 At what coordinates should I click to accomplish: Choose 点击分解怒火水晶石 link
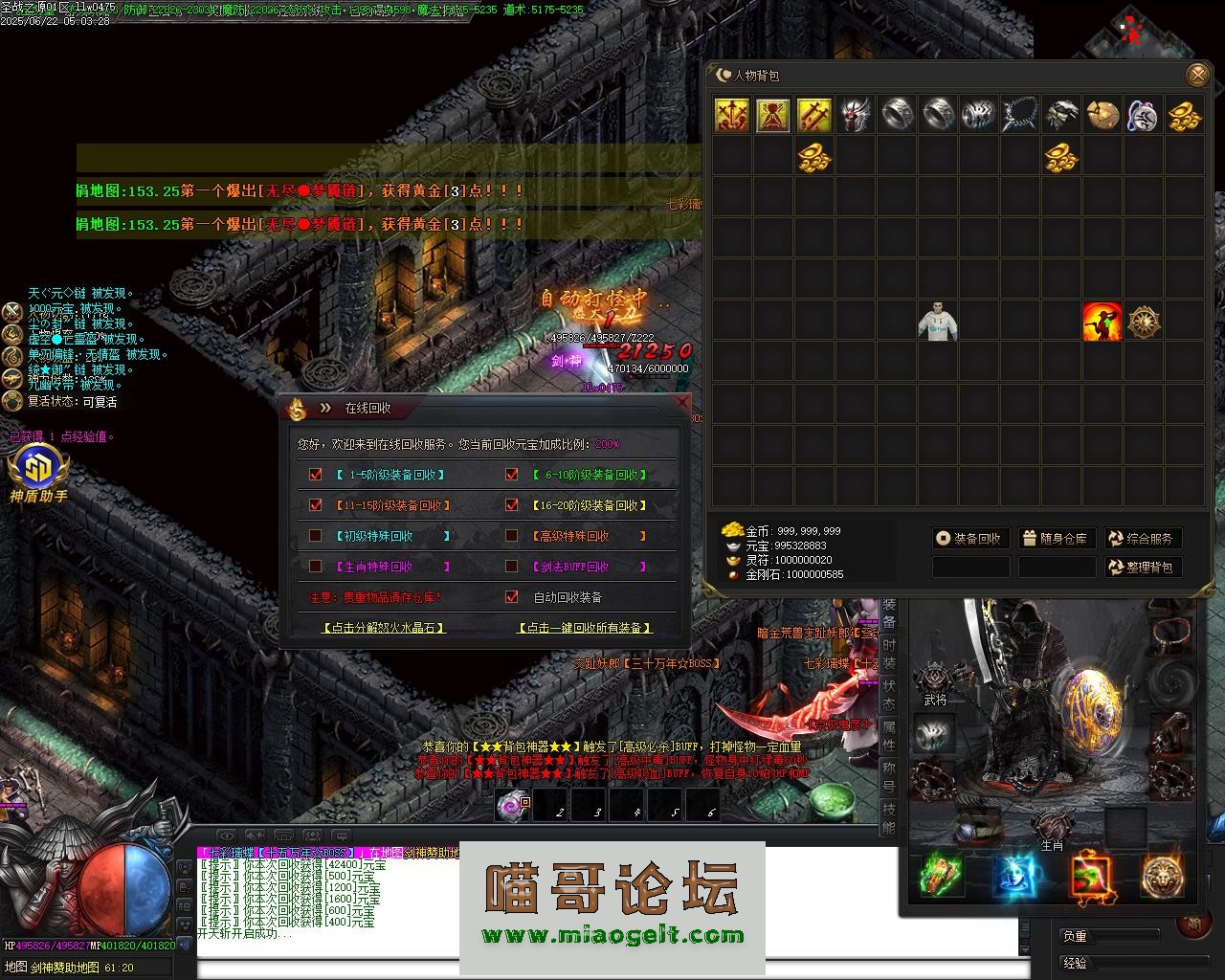(x=384, y=628)
